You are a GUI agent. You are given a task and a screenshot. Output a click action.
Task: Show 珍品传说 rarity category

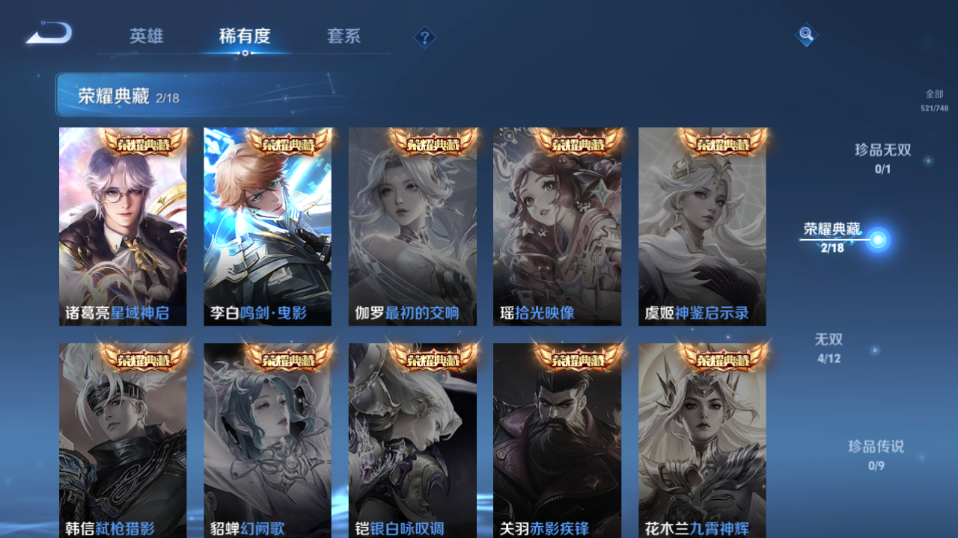pyautogui.click(x=876, y=454)
